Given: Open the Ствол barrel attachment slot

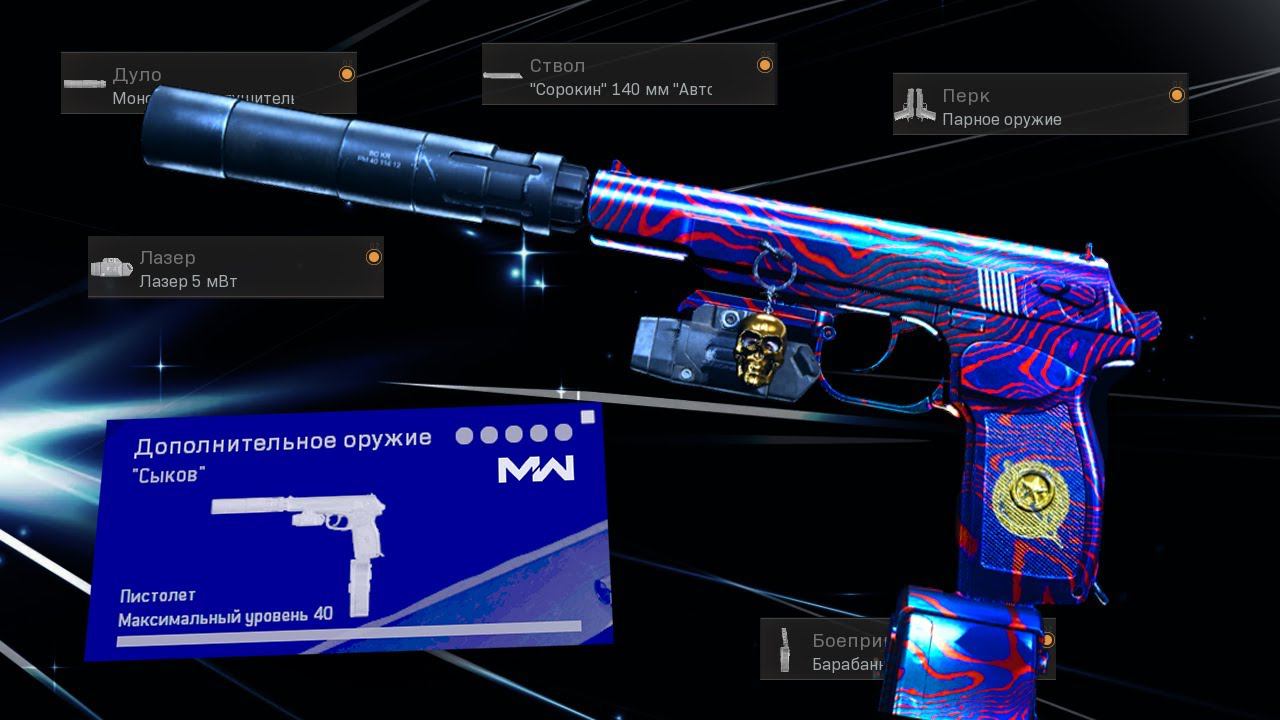Looking at the screenshot, I should (628, 75).
